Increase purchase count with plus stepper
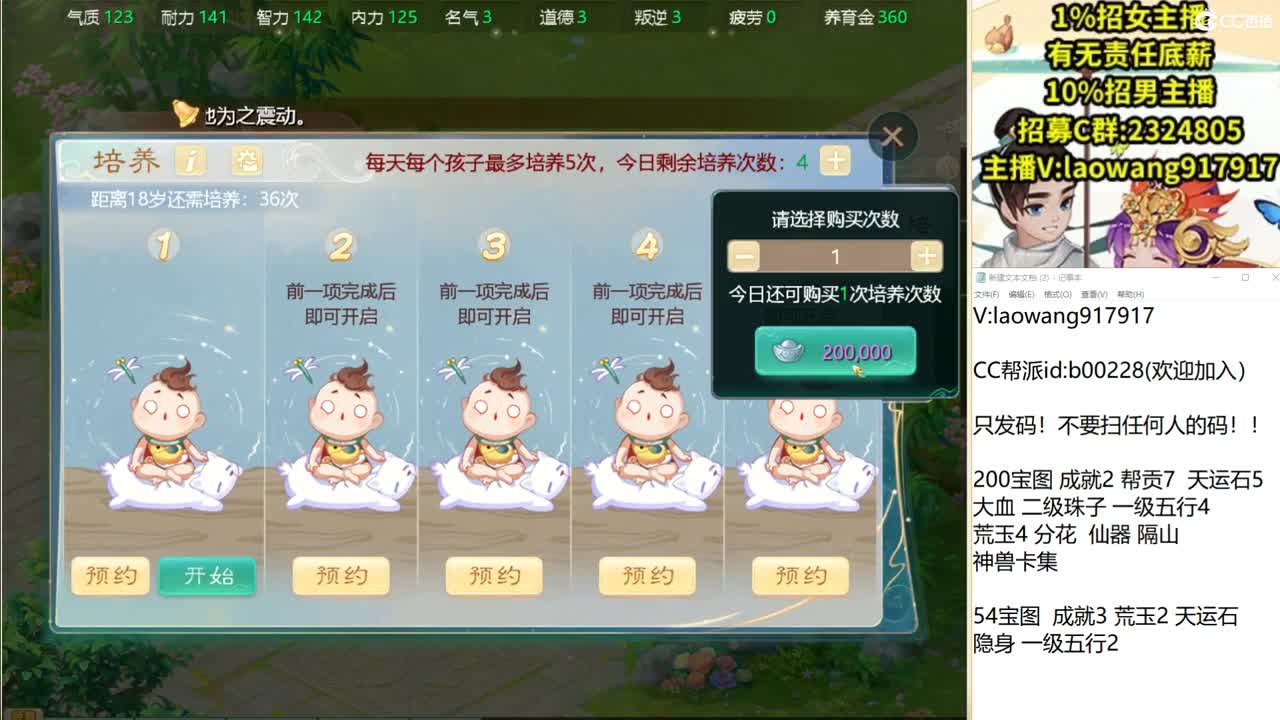This screenshot has height=720, width=1280. coord(925,256)
